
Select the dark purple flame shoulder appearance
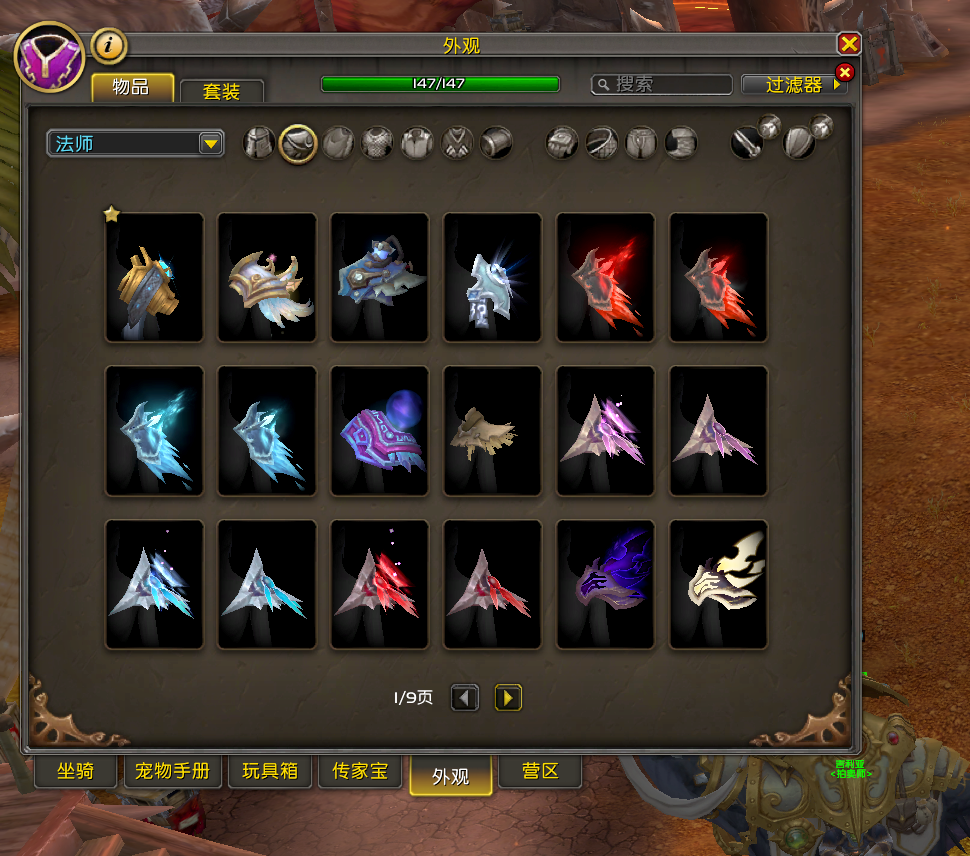tap(605, 584)
